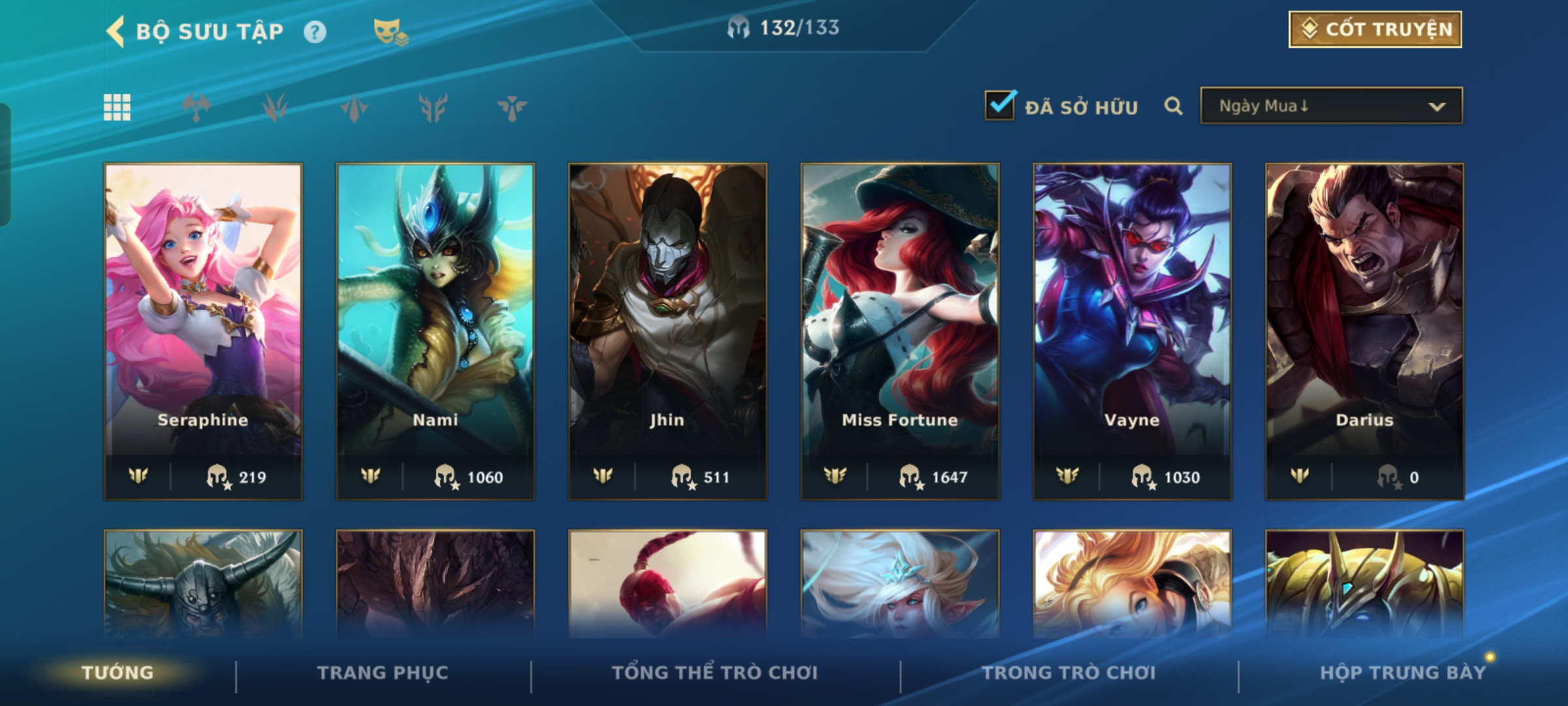Open the champion search magnifier

(1173, 106)
